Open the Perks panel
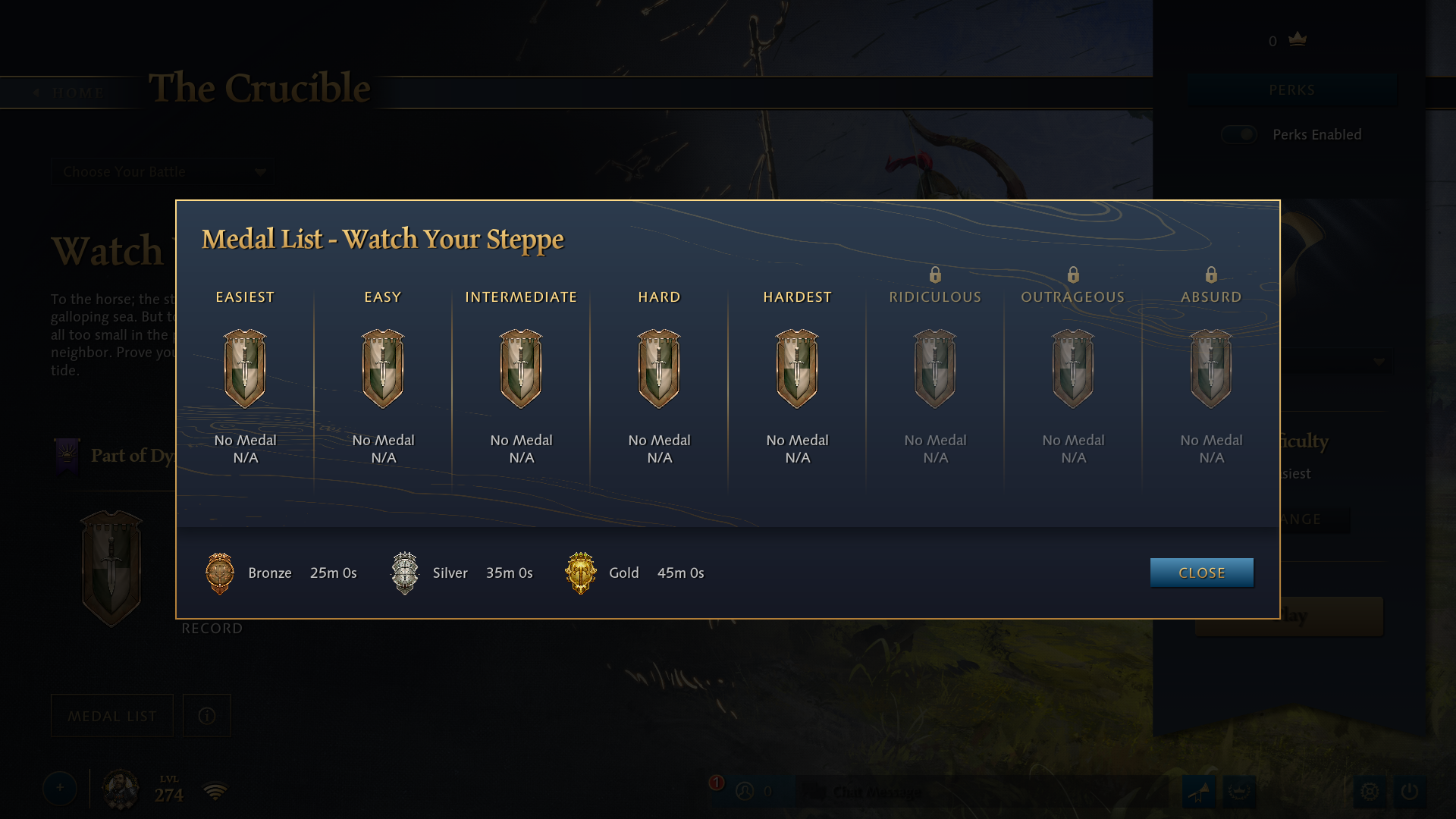 point(1291,90)
